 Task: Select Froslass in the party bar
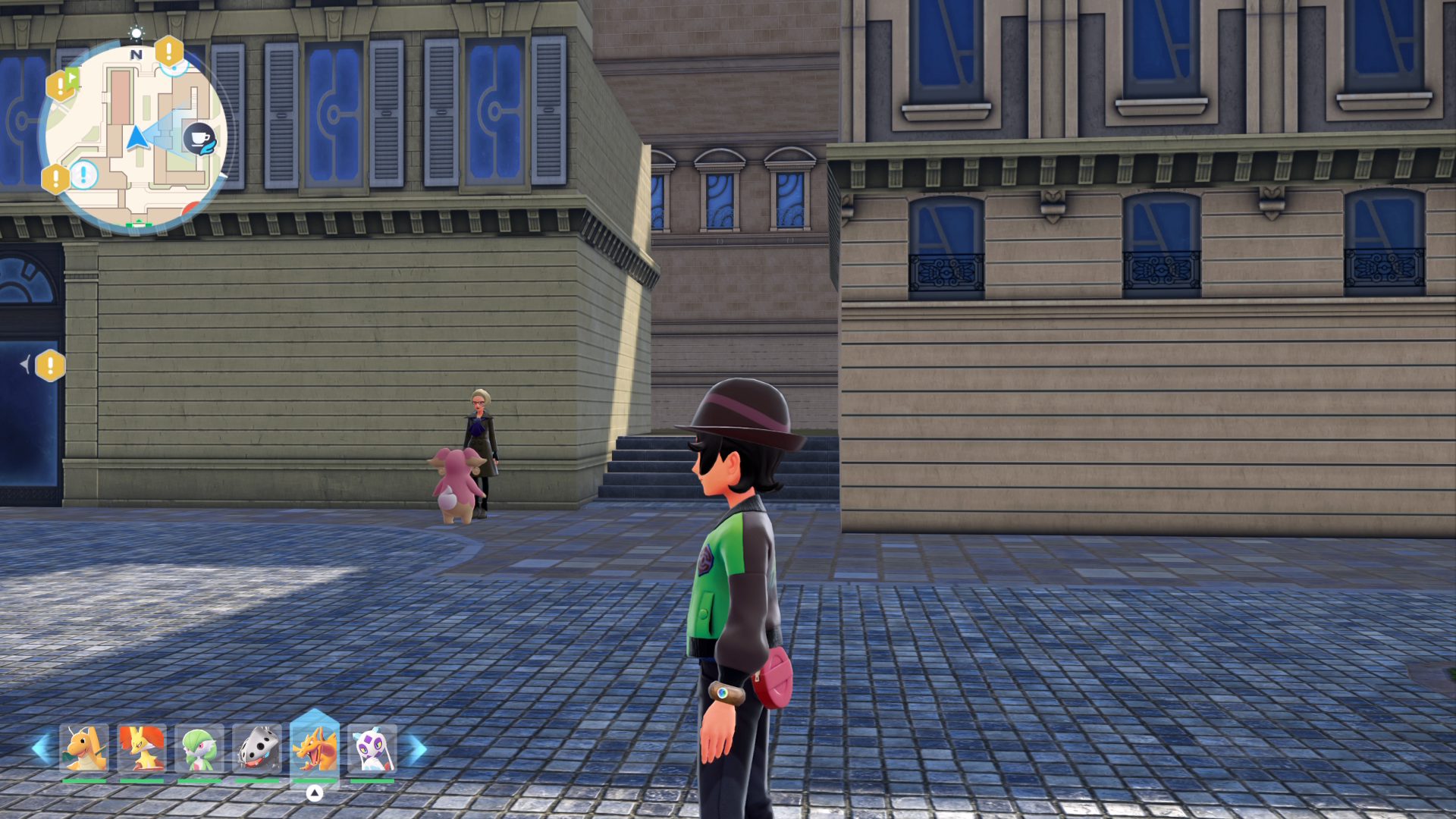(x=372, y=749)
